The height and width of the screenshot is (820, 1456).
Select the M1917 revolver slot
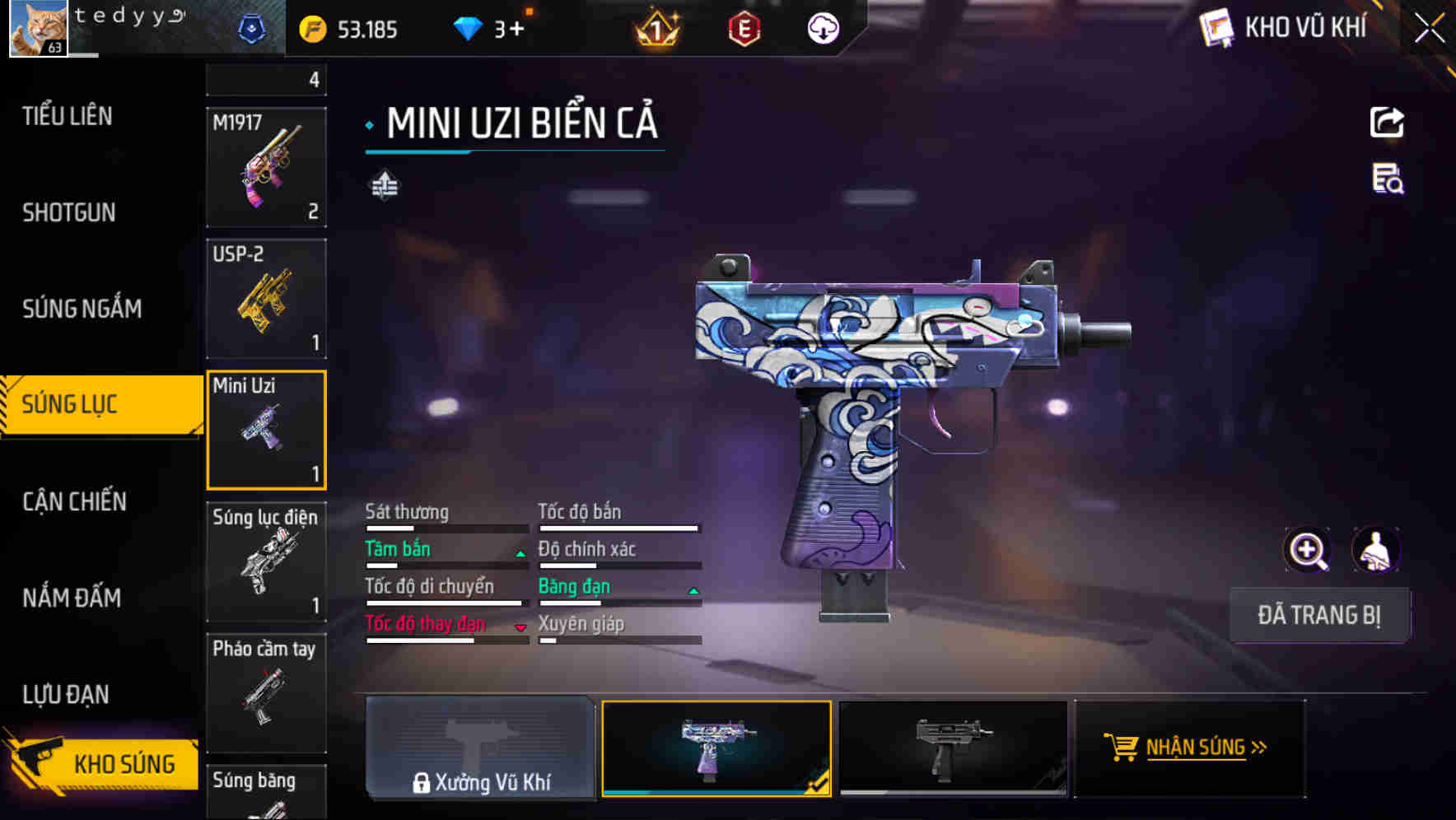266,167
